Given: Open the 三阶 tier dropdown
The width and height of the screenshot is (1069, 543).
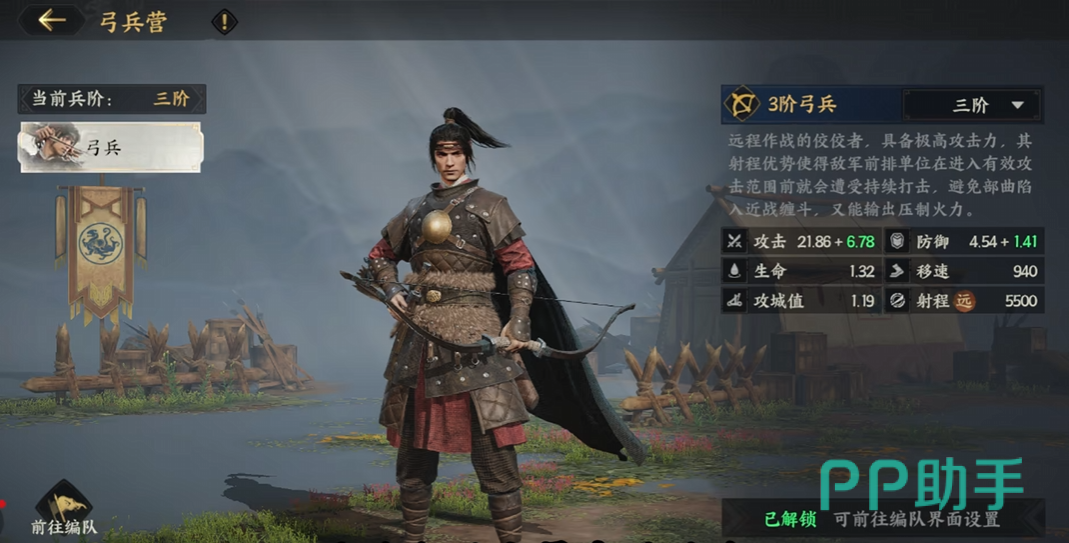Looking at the screenshot, I should tap(972, 105).
